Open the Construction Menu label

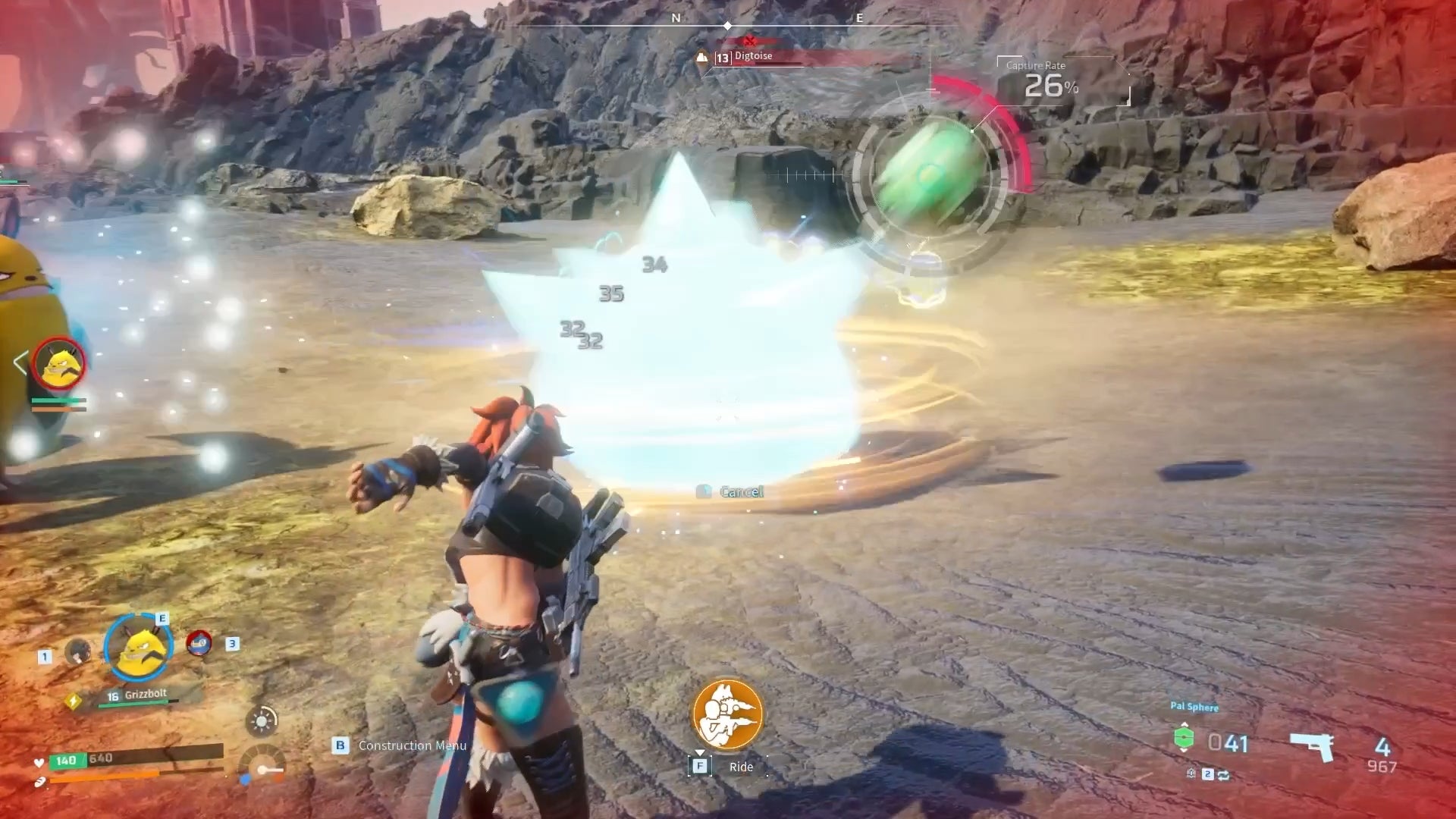tap(412, 746)
